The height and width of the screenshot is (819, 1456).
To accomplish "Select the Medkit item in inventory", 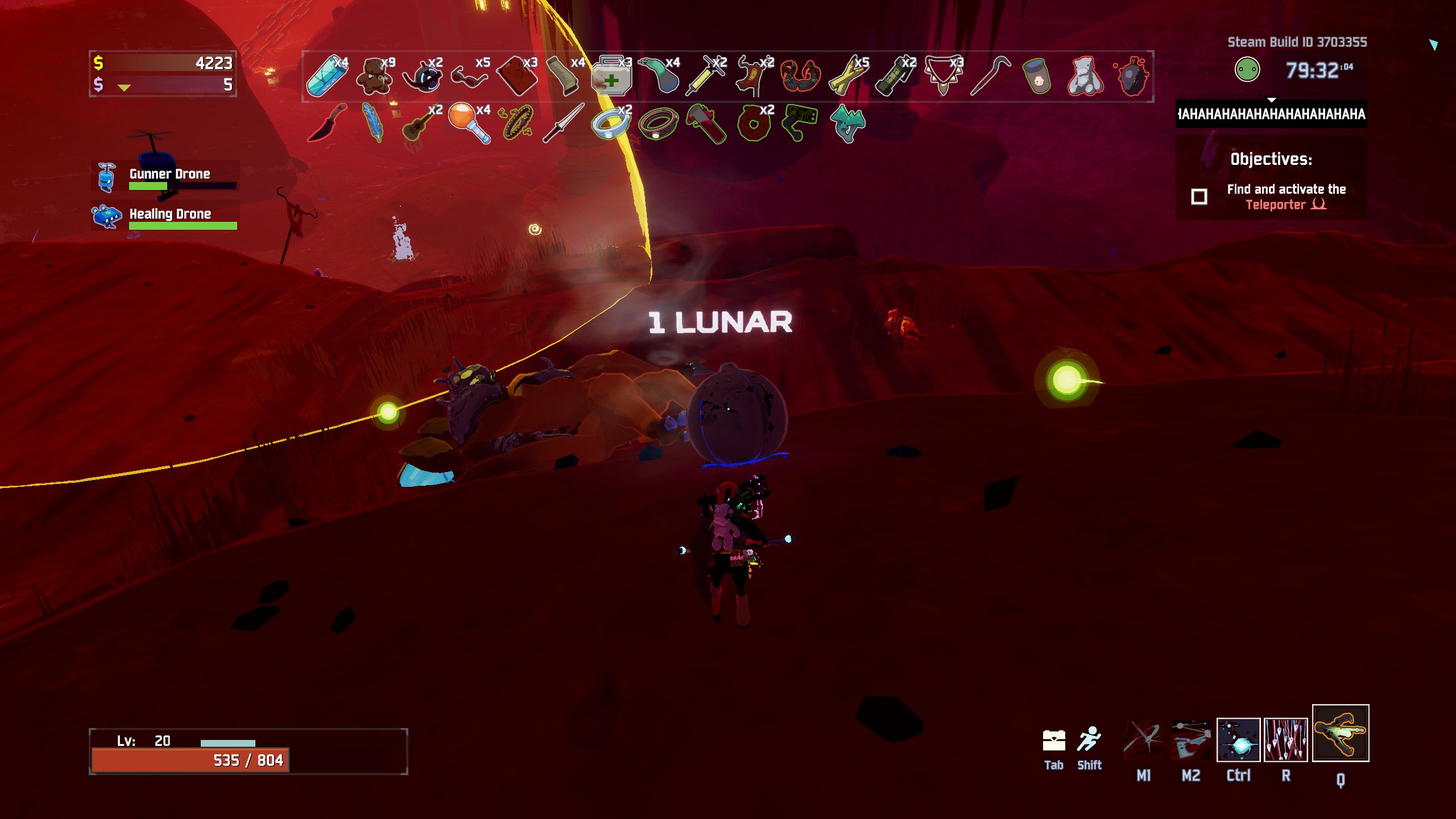I will pyautogui.click(x=611, y=76).
